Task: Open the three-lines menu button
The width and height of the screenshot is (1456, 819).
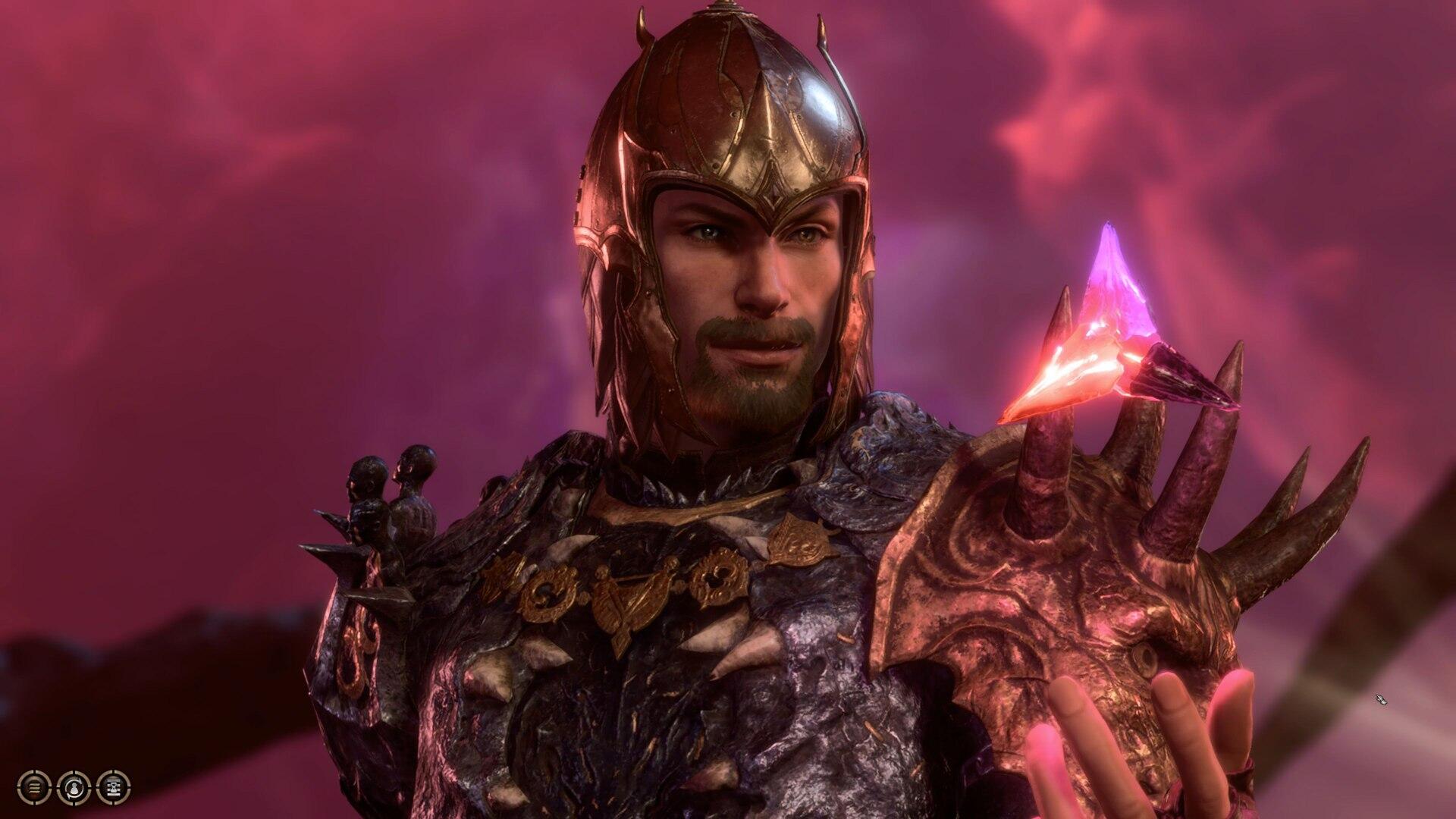Action: click(x=34, y=787)
